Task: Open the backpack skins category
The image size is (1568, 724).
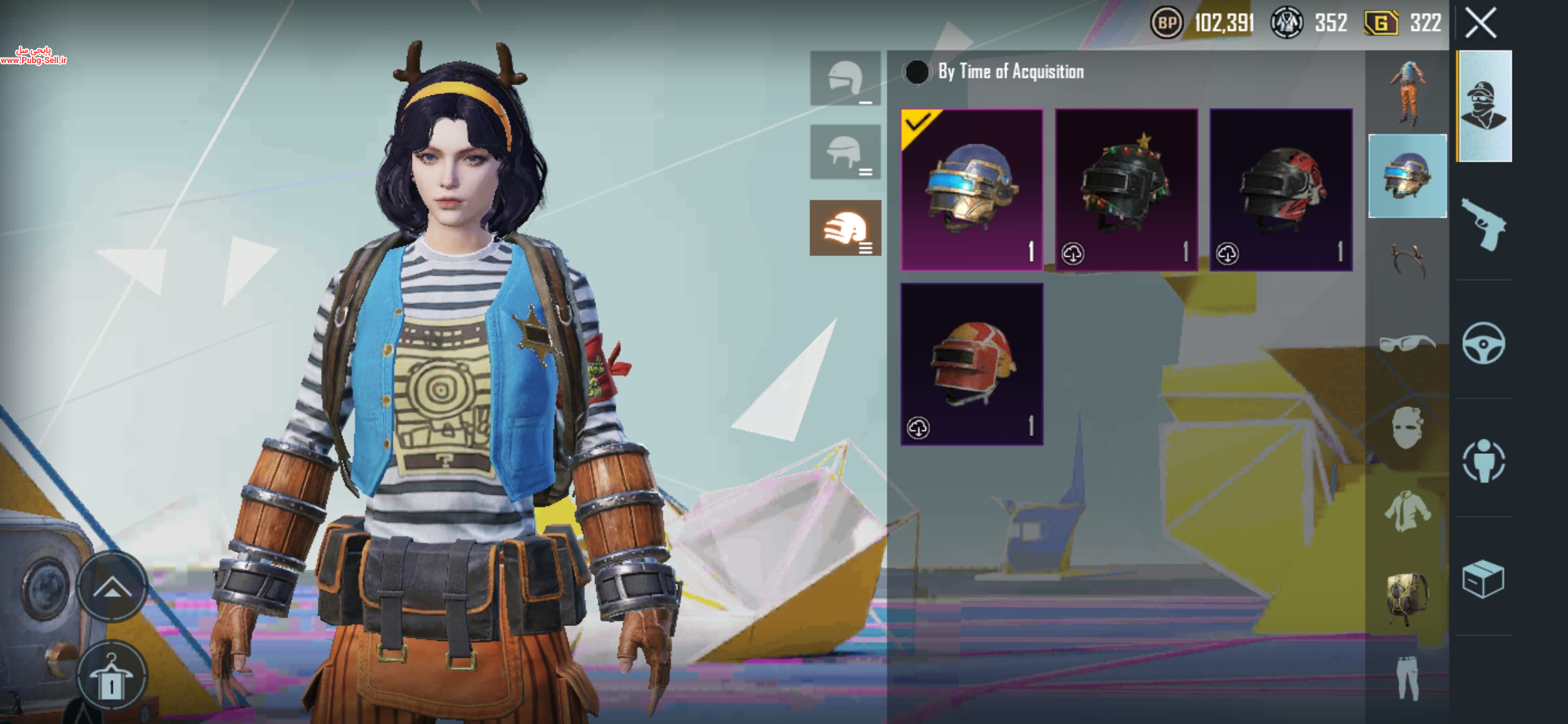Action: [1407, 595]
